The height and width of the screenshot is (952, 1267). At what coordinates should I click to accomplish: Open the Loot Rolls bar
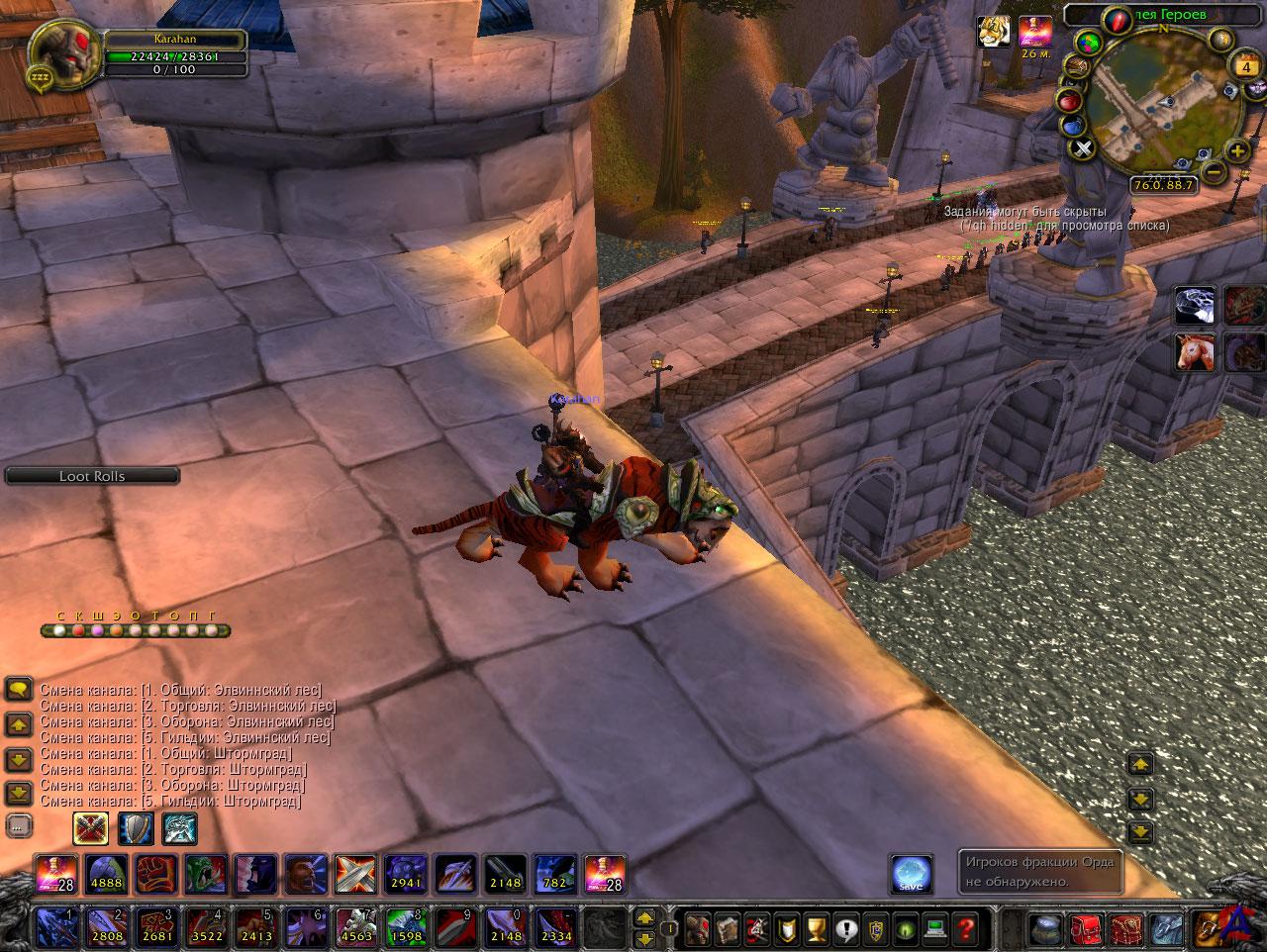pyautogui.click(x=92, y=476)
